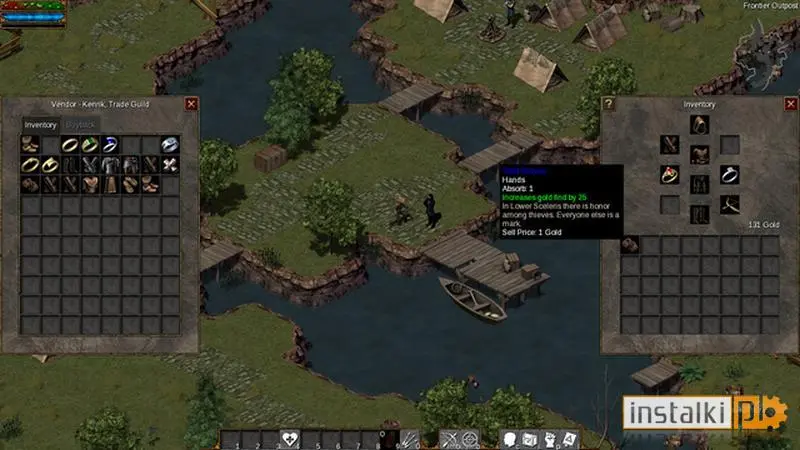
Task: Switch to the vendor Inventory tab
Action: tap(40, 125)
